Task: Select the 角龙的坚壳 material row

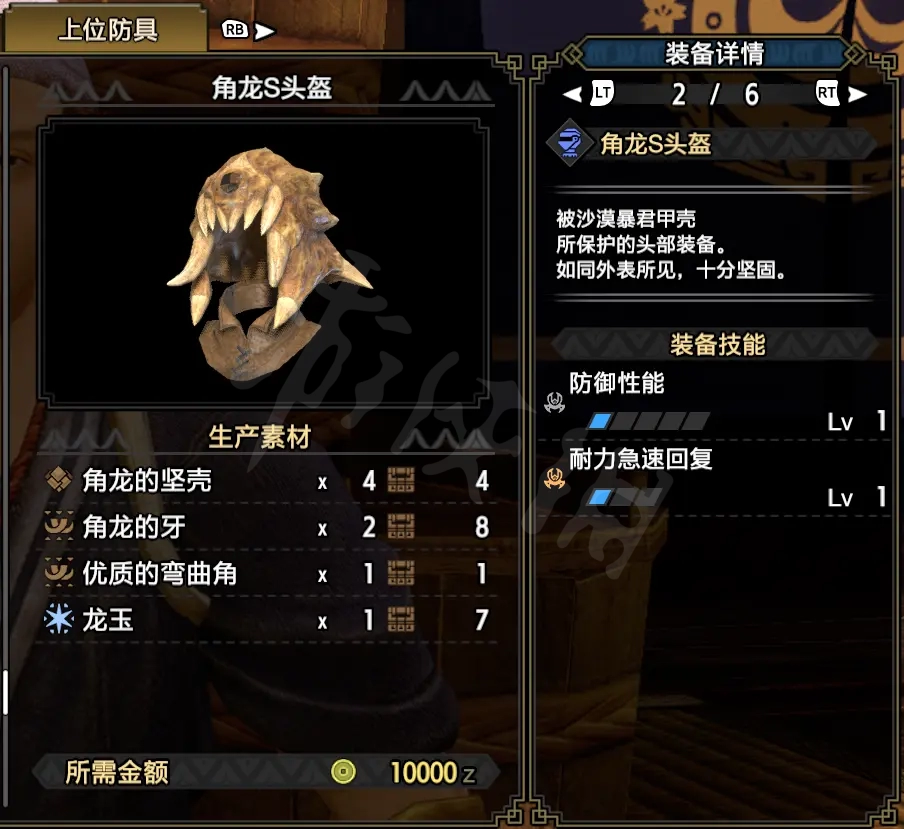Action: coord(266,481)
